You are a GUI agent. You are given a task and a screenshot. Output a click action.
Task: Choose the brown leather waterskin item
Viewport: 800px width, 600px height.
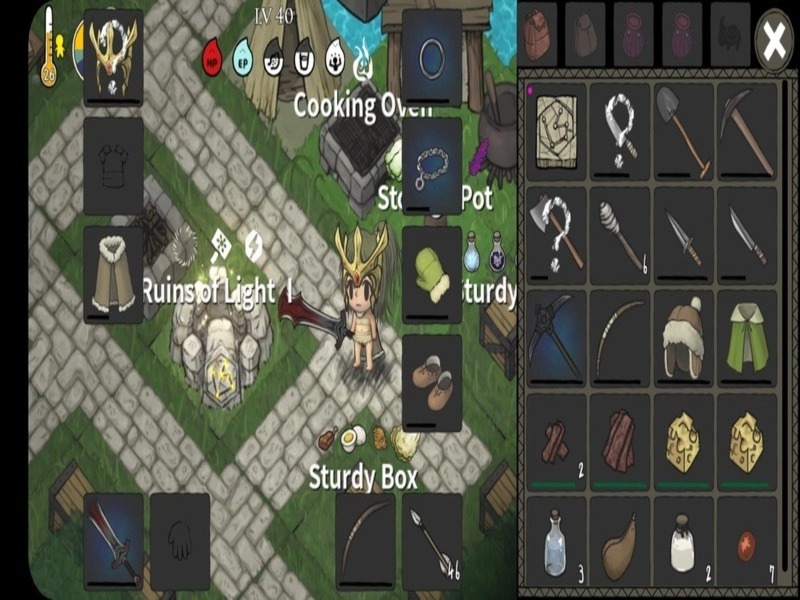coord(621,545)
